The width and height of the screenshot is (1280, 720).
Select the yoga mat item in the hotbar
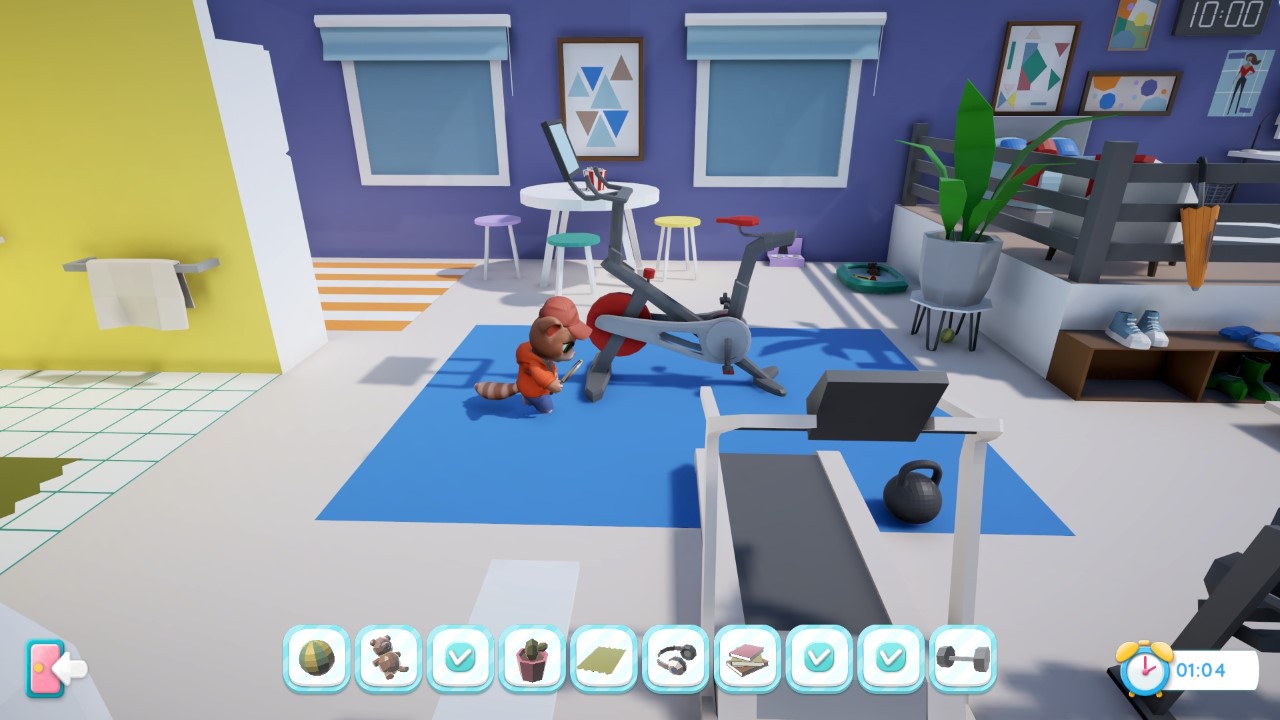(x=604, y=657)
